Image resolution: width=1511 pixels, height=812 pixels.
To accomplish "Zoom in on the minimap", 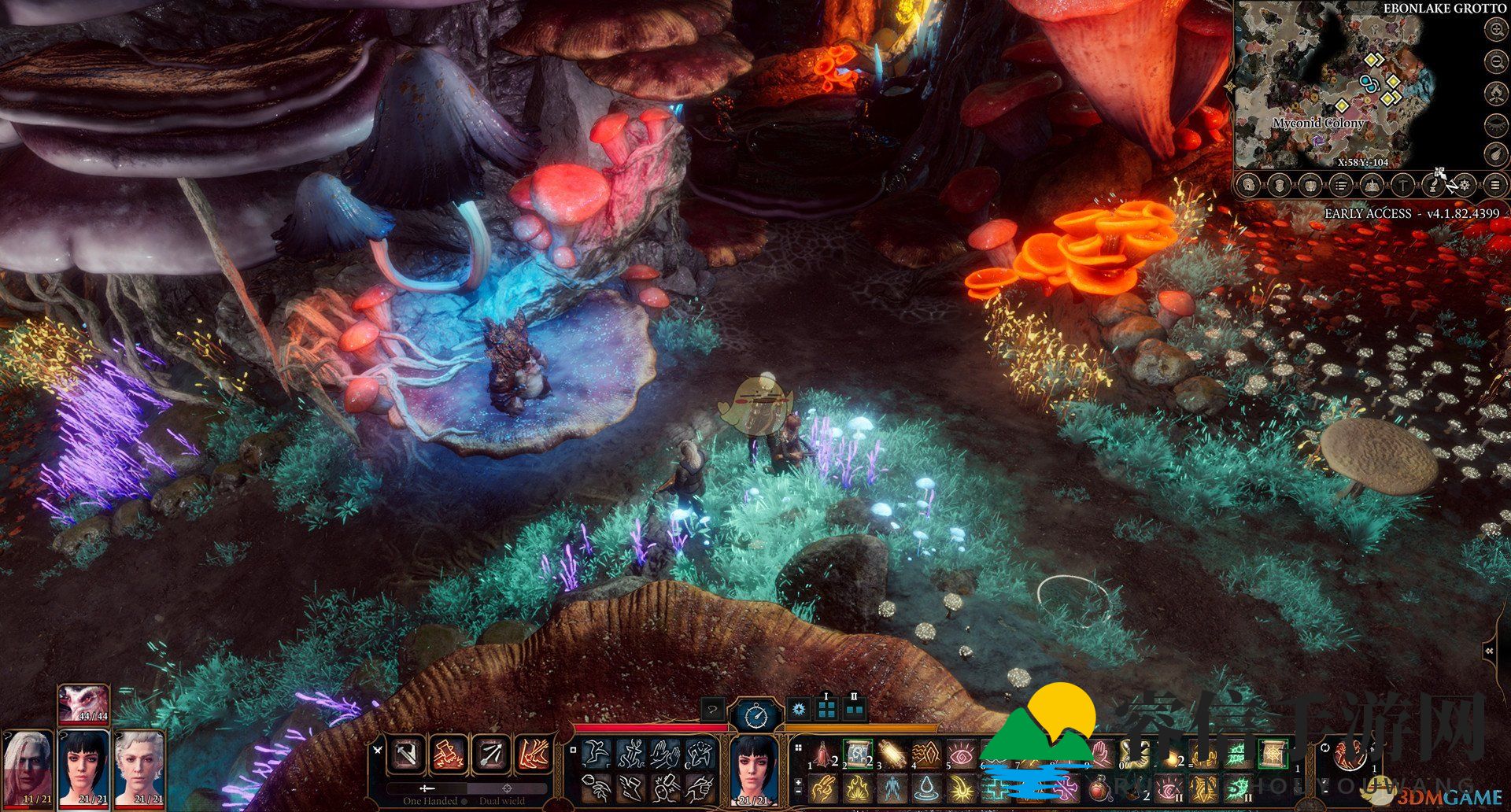I will [1495, 31].
